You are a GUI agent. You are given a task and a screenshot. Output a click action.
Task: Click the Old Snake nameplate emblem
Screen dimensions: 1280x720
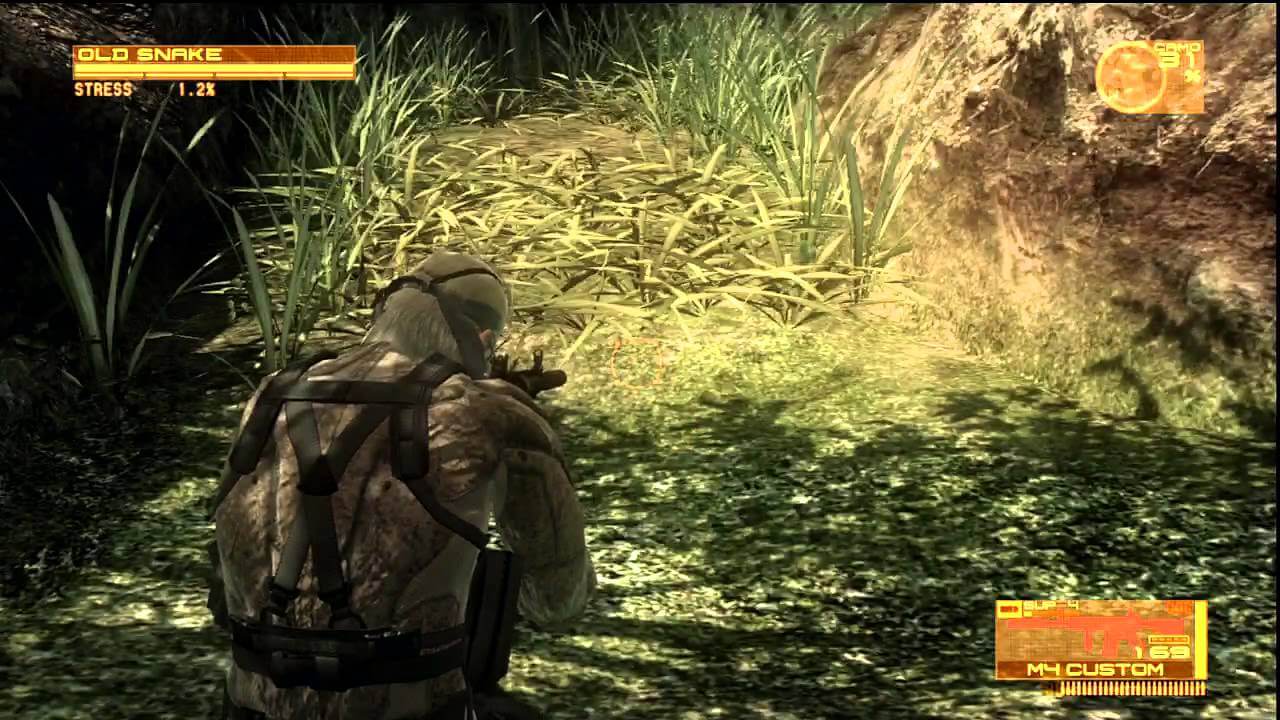tap(150, 56)
